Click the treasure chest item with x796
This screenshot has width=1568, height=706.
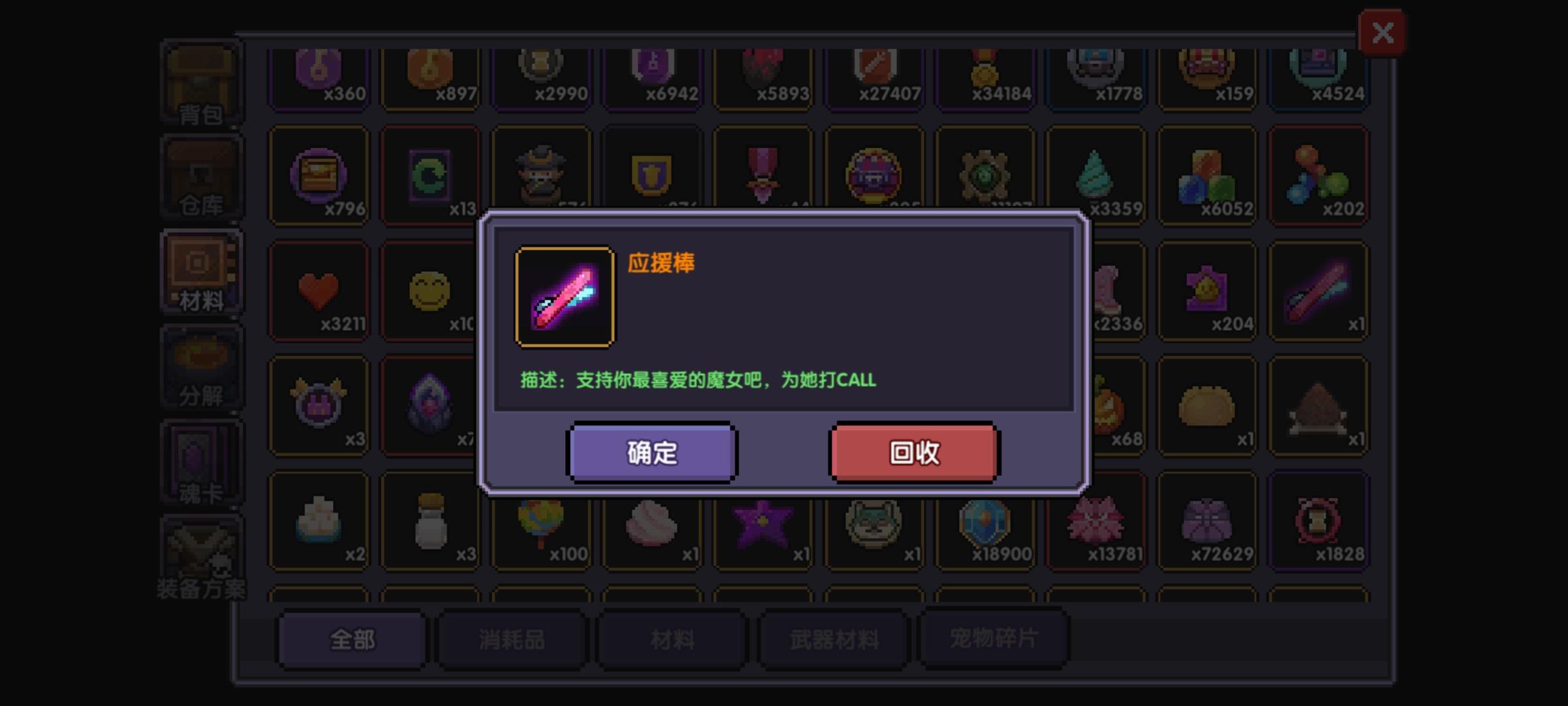coord(319,176)
